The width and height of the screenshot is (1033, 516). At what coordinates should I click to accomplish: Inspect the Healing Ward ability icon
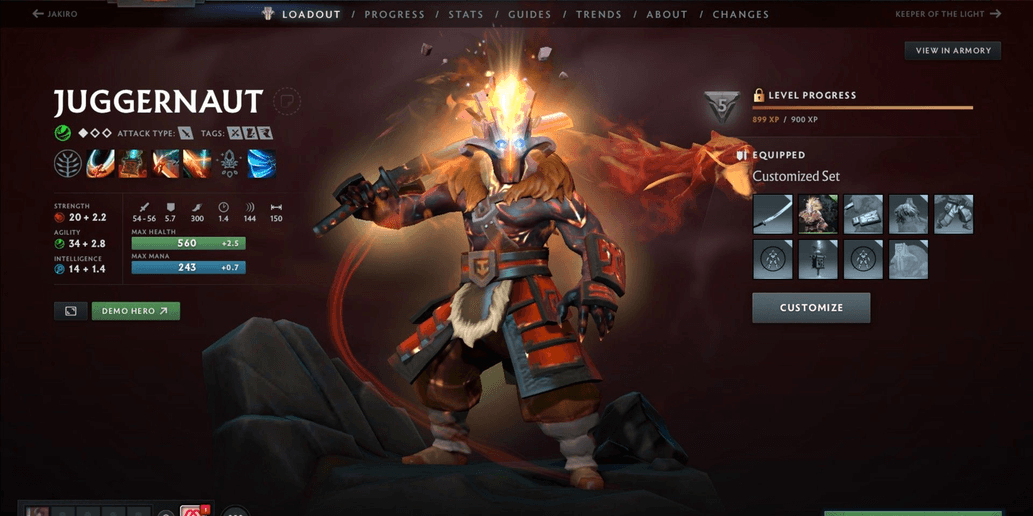tap(132, 163)
